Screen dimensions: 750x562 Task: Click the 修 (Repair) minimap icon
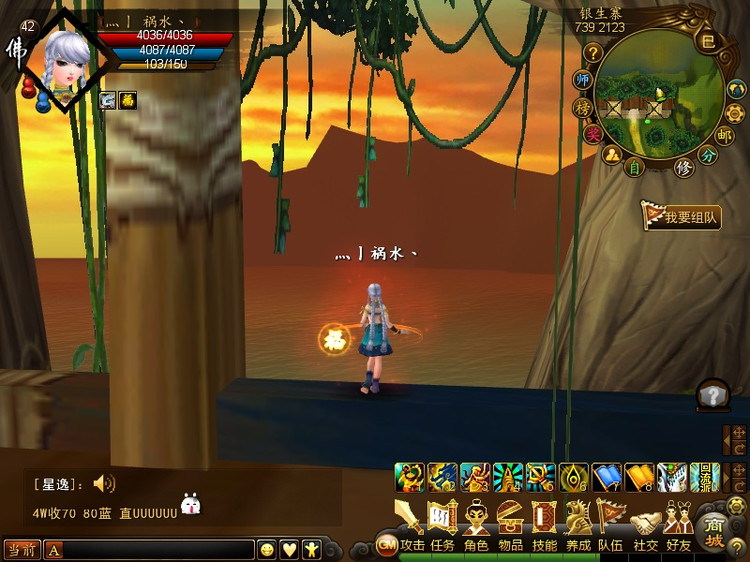tap(684, 167)
